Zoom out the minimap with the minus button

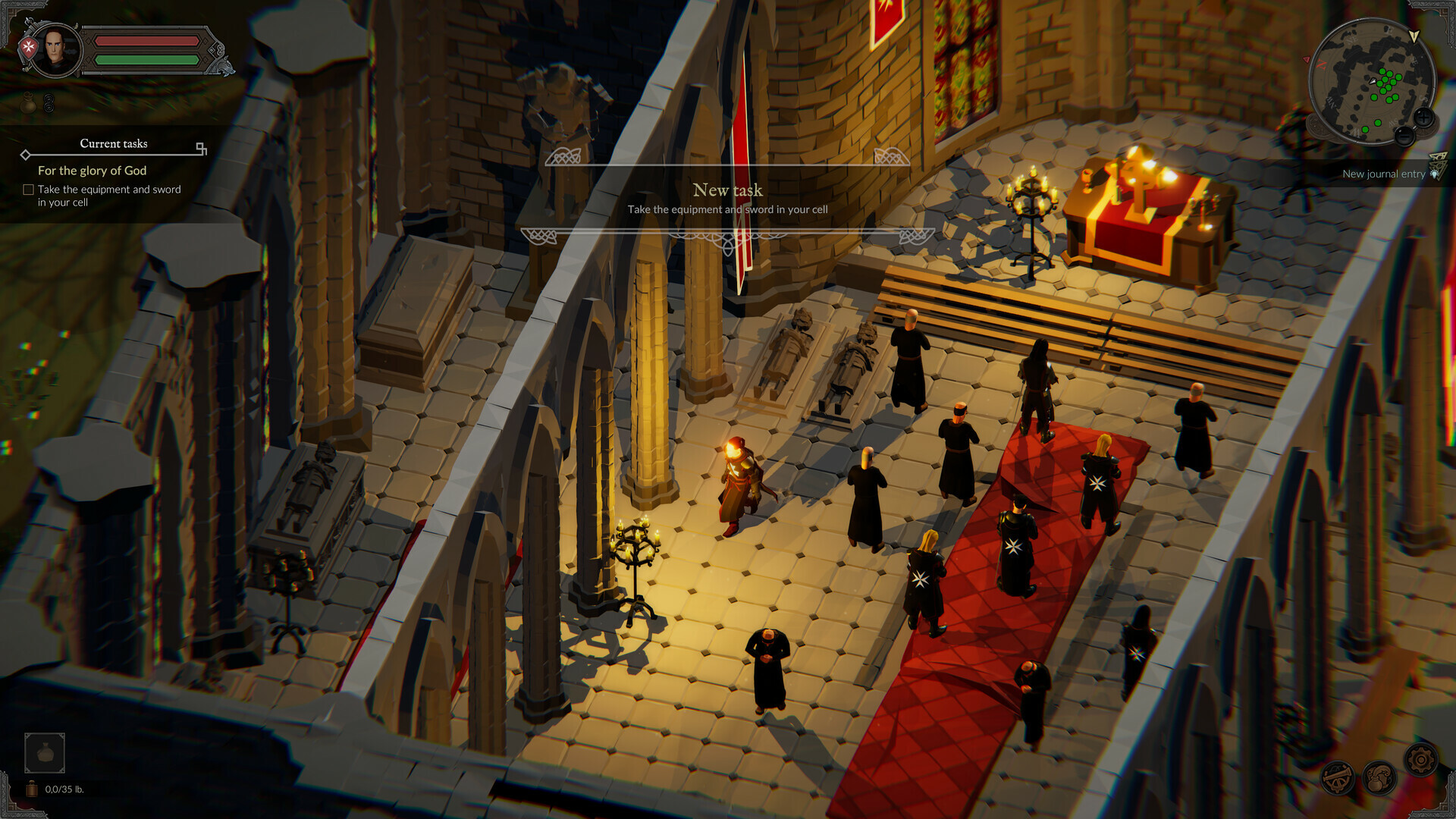coord(1404,136)
